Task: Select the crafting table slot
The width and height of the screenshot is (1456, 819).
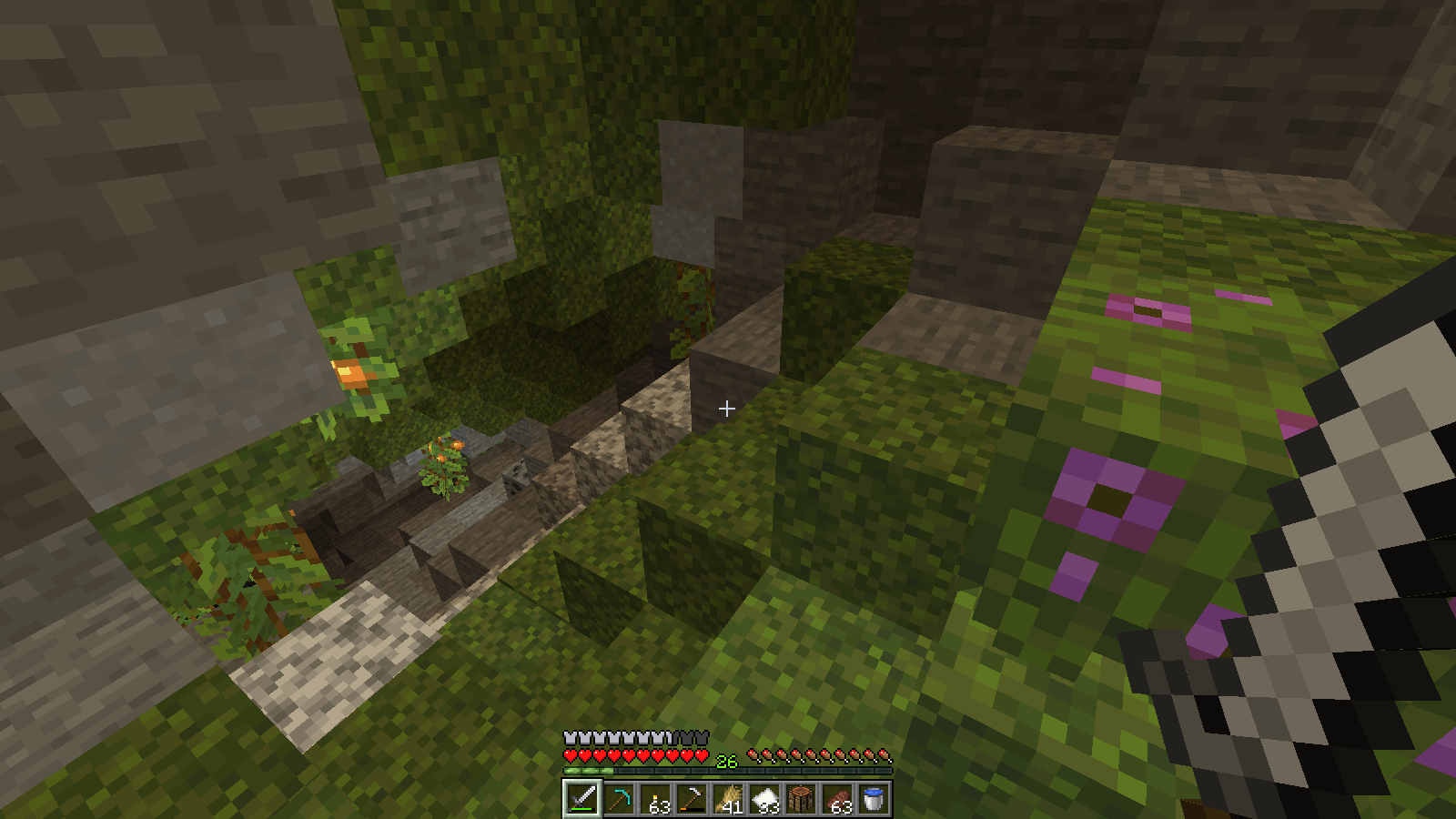Action: click(x=801, y=799)
